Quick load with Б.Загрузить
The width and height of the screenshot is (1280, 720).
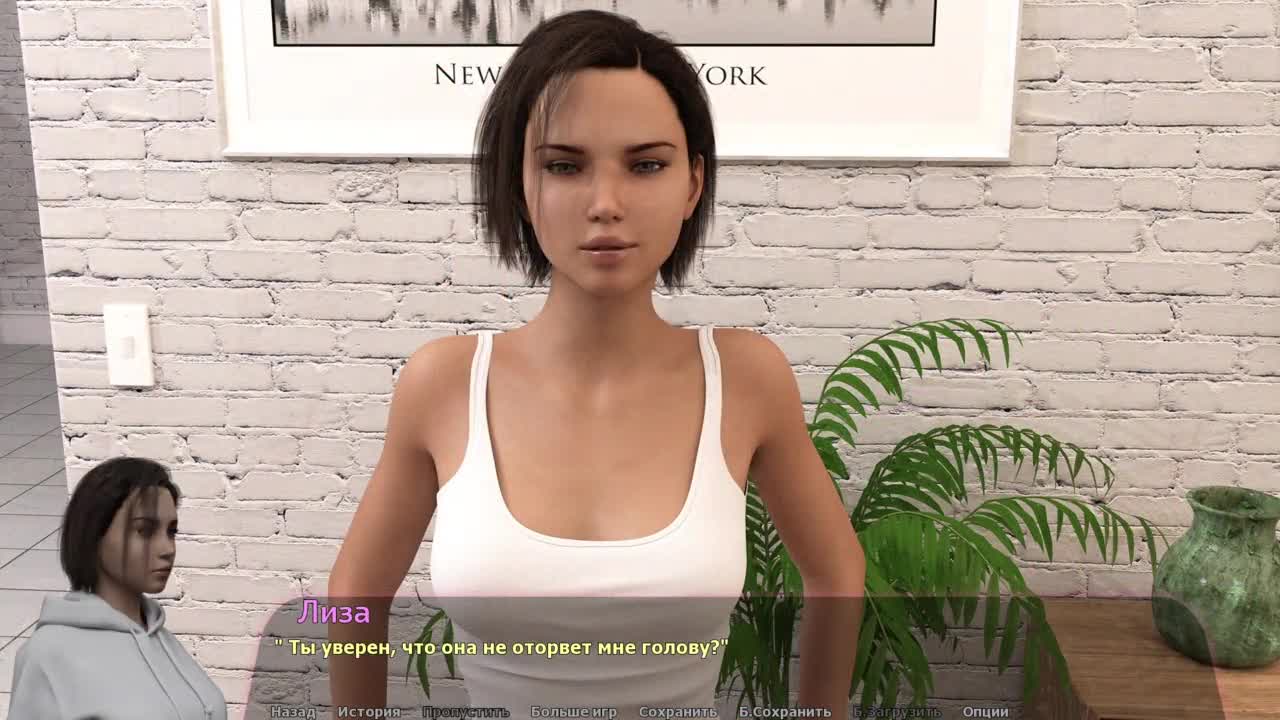896,712
